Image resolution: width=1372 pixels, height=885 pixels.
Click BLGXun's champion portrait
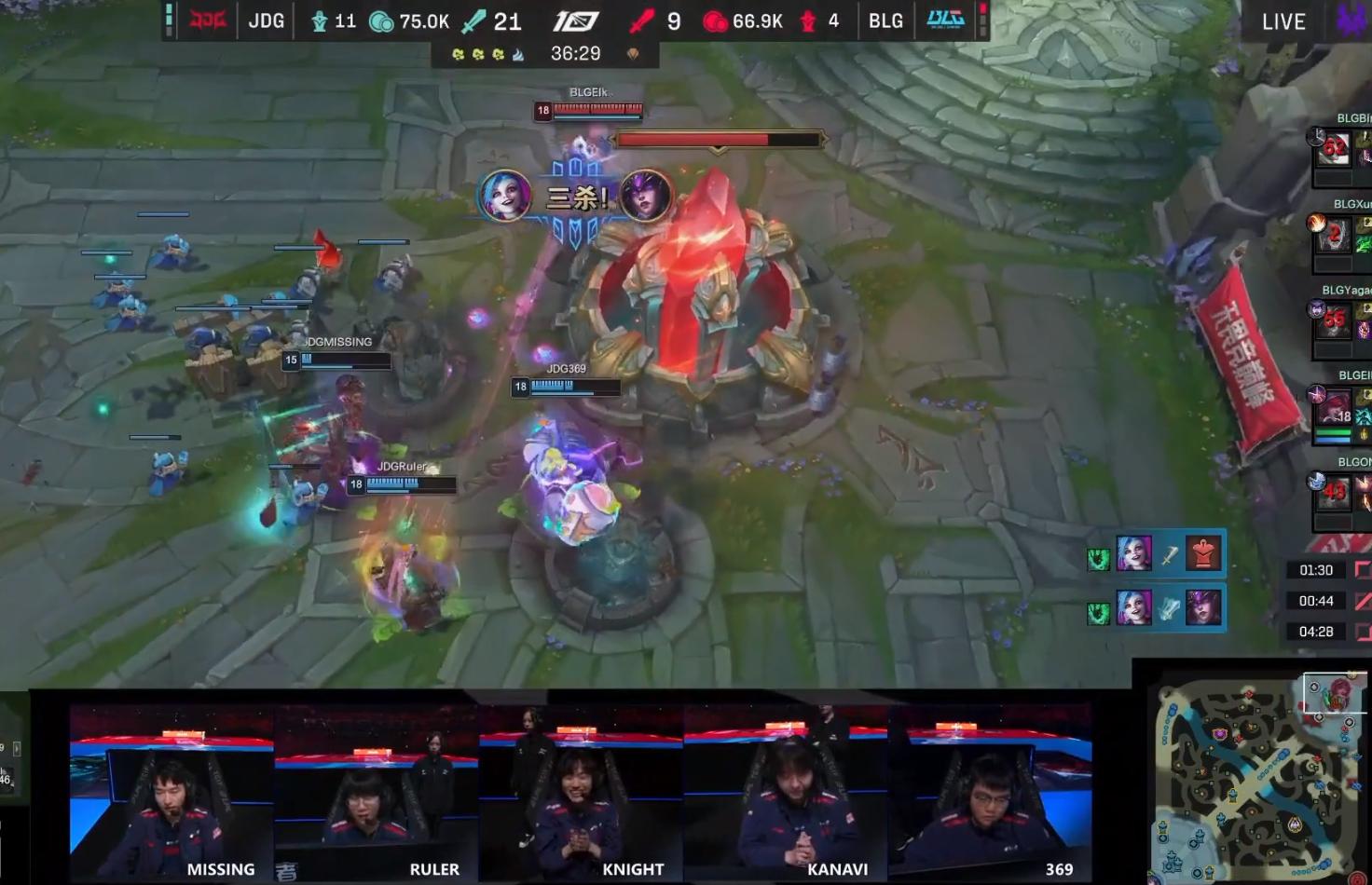click(x=1334, y=235)
